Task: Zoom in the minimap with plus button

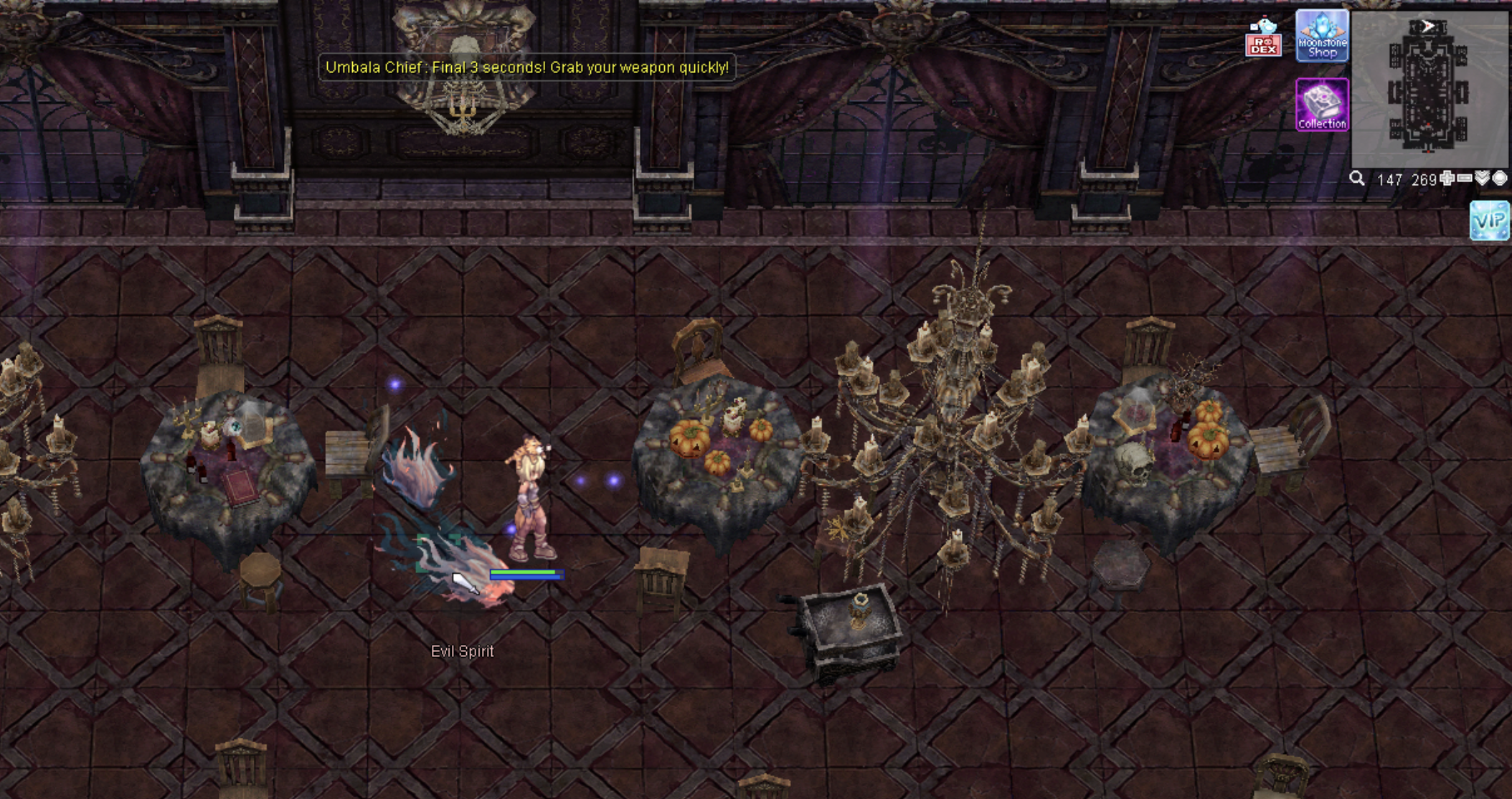Action: point(1447,179)
